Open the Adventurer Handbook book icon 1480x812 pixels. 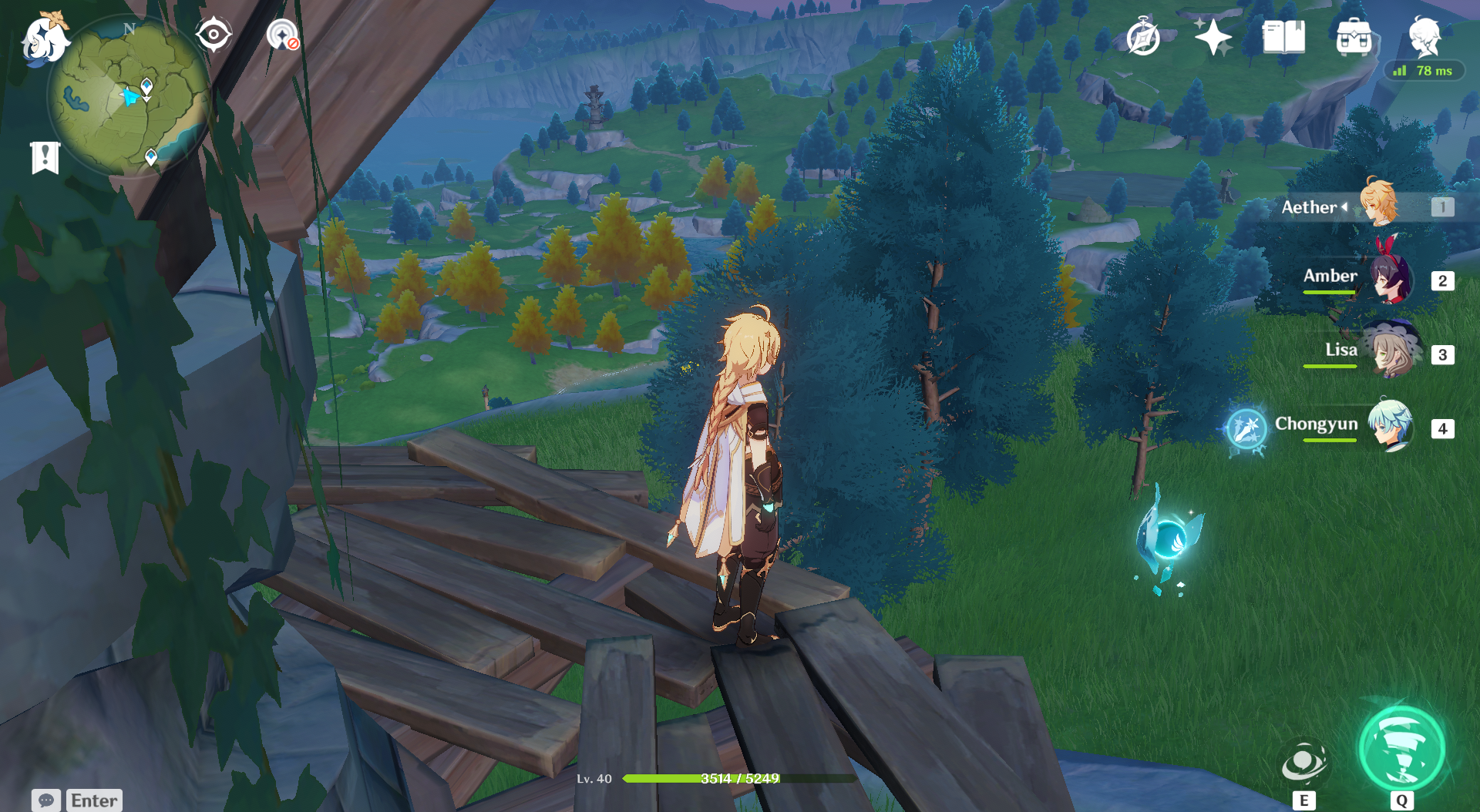click(1283, 37)
